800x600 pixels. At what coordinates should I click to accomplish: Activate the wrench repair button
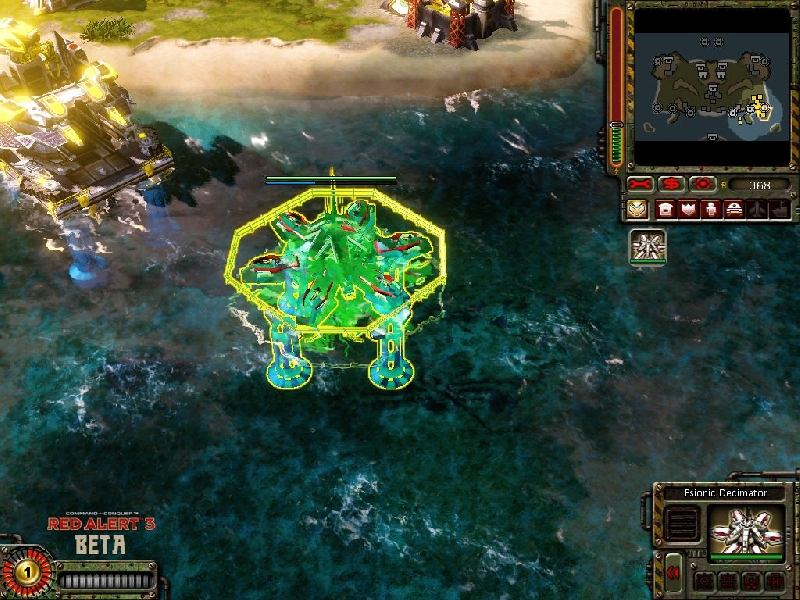pyautogui.click(x=640, y=185)
